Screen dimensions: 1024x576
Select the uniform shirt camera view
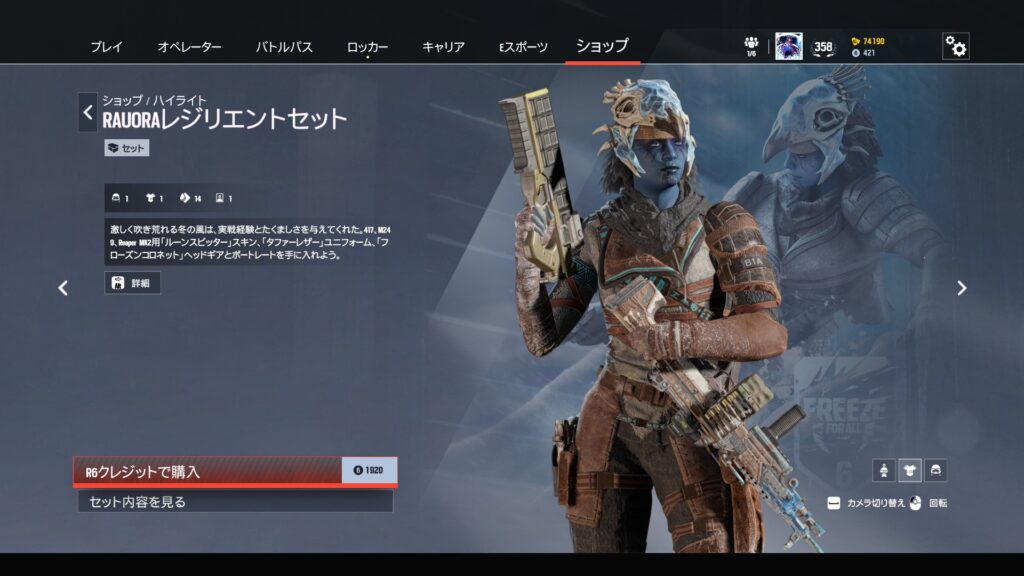[909, 470]
